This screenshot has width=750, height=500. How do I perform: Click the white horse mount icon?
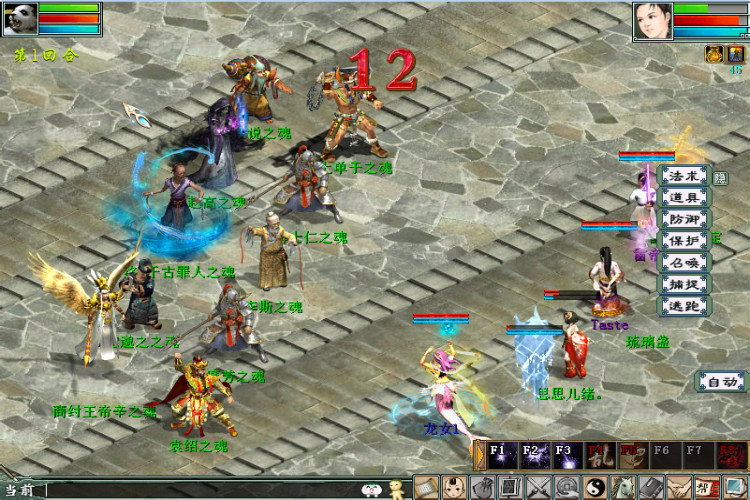(622, 487)
